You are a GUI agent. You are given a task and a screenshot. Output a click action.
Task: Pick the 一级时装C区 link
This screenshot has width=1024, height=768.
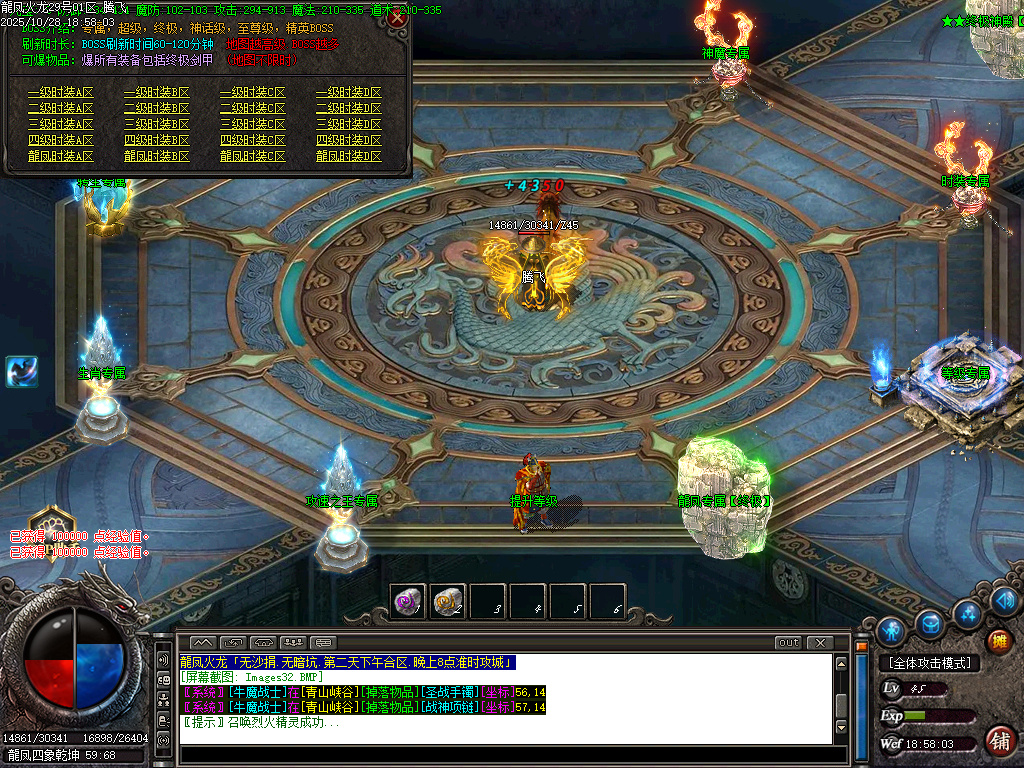click(252, 92)
